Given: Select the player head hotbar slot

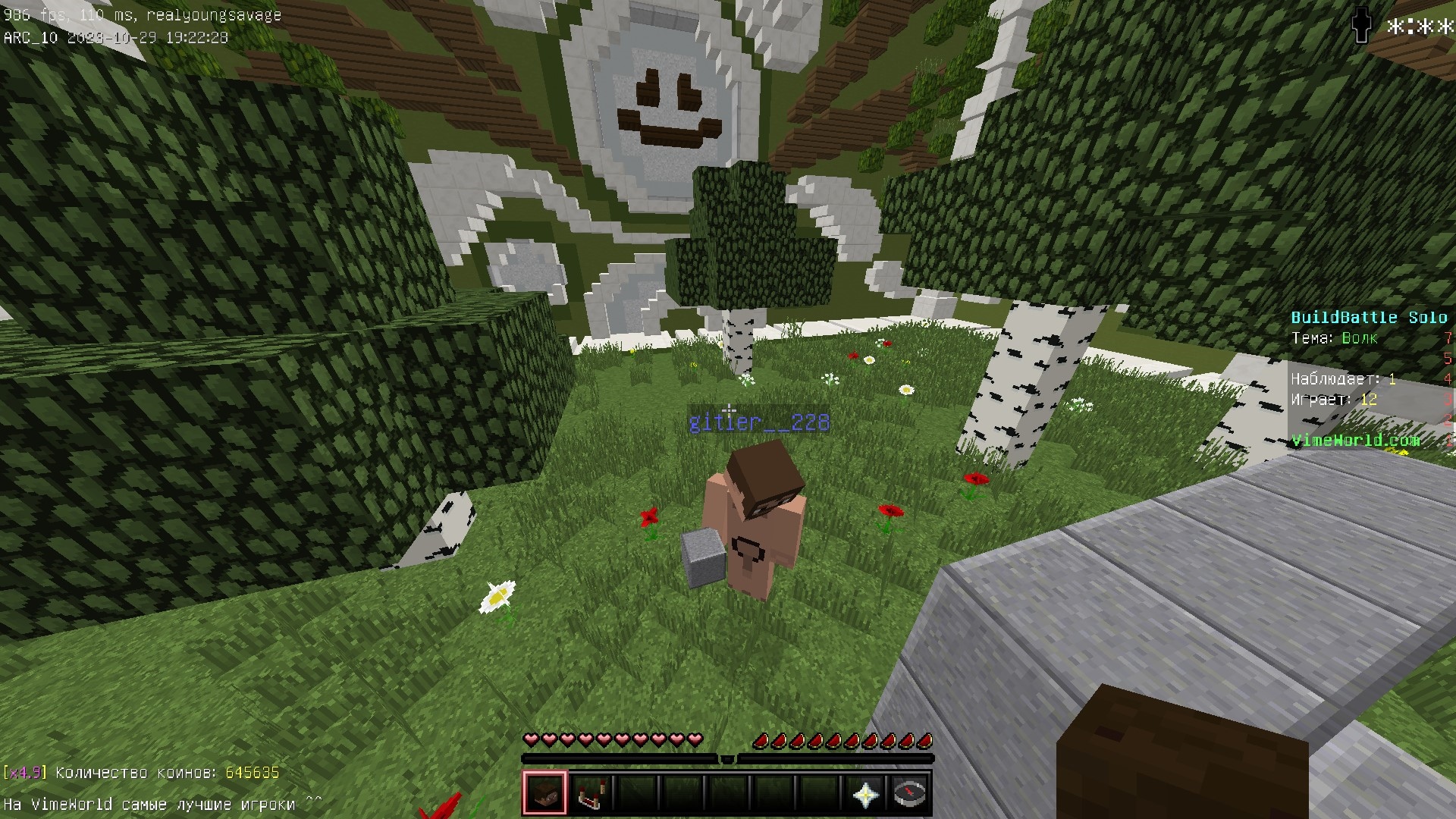Looking at the screenshot, I should (544, 793).
